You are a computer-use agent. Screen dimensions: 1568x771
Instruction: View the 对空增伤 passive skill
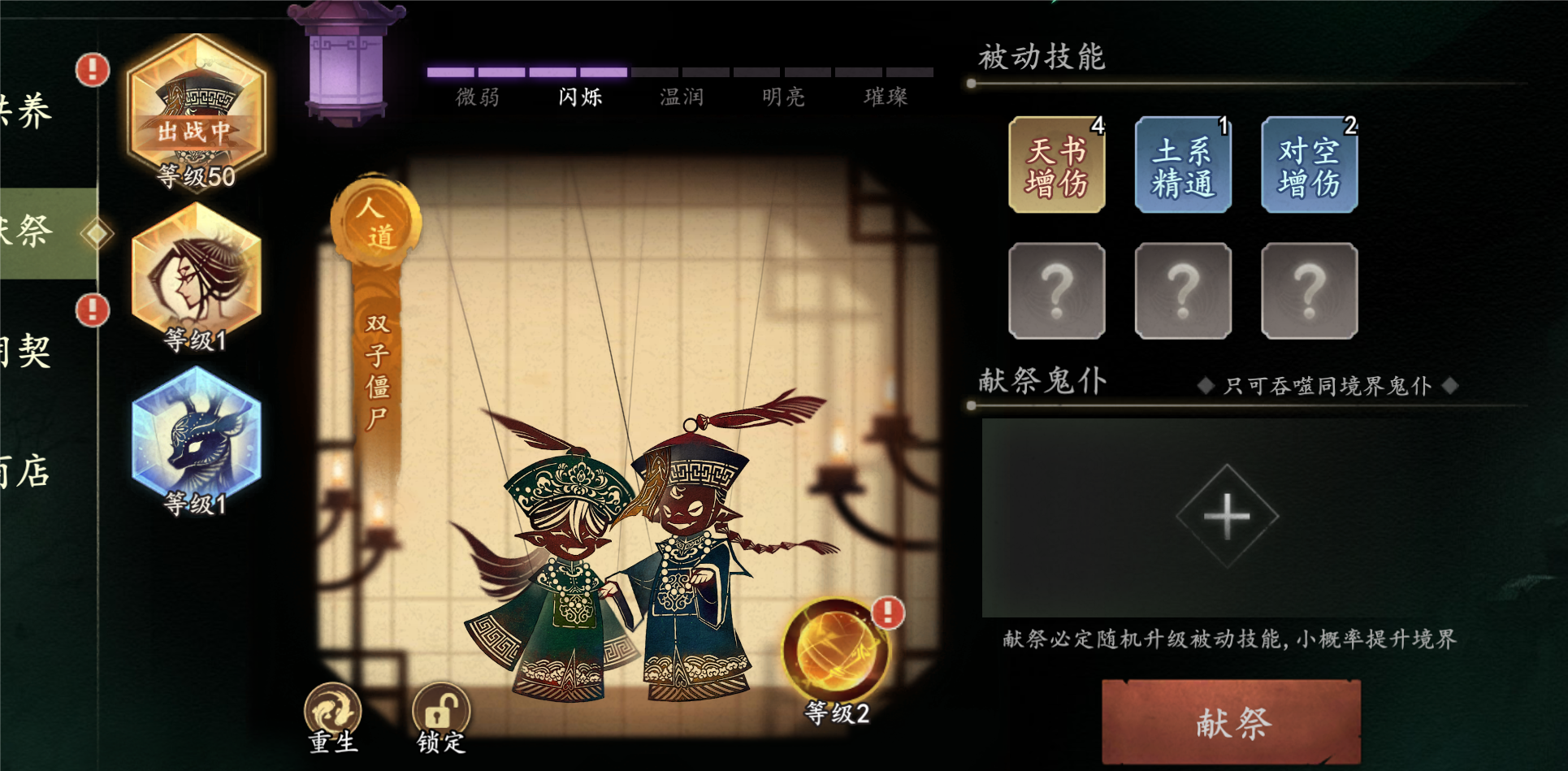1309,165
